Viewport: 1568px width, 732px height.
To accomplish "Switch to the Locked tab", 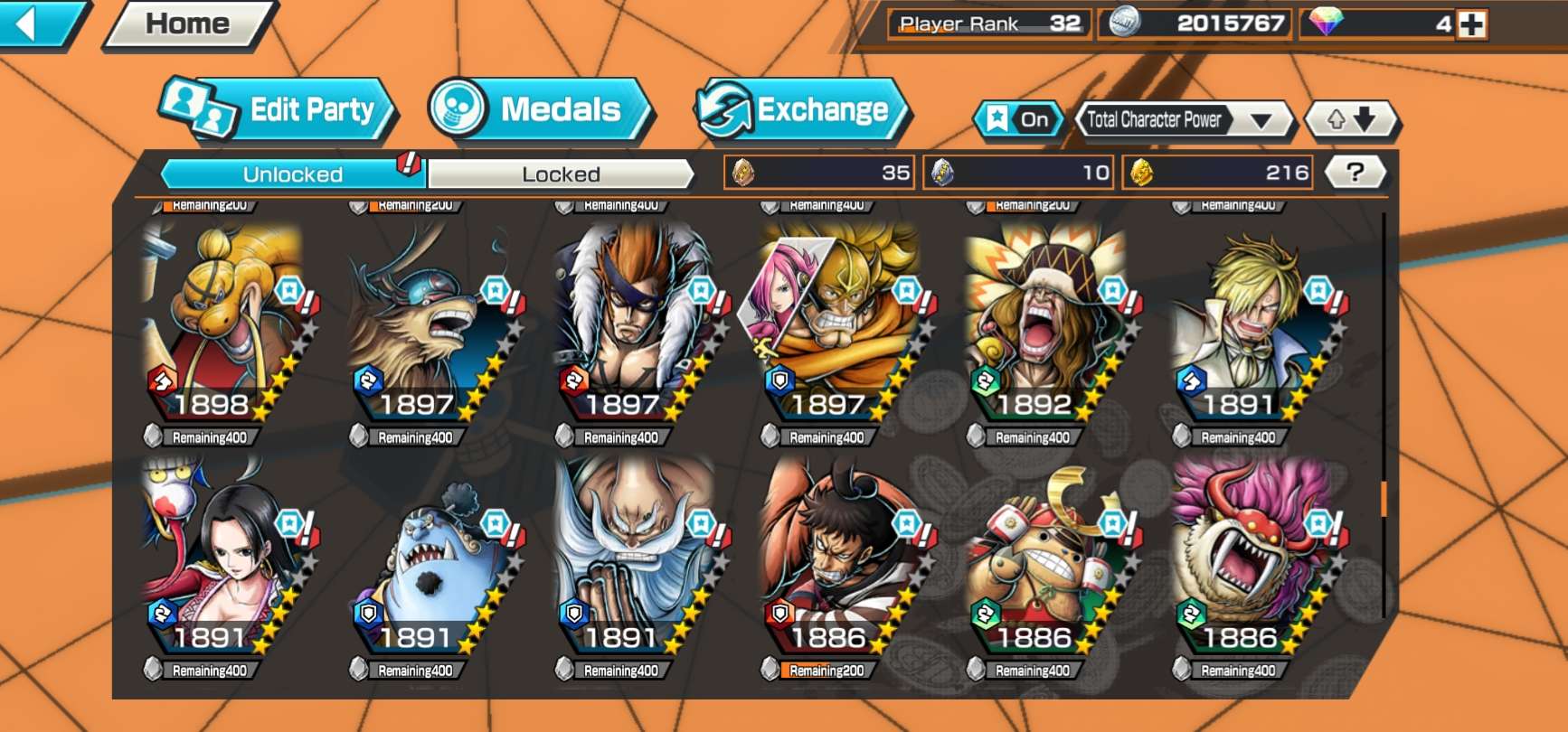I will point(561,174).
